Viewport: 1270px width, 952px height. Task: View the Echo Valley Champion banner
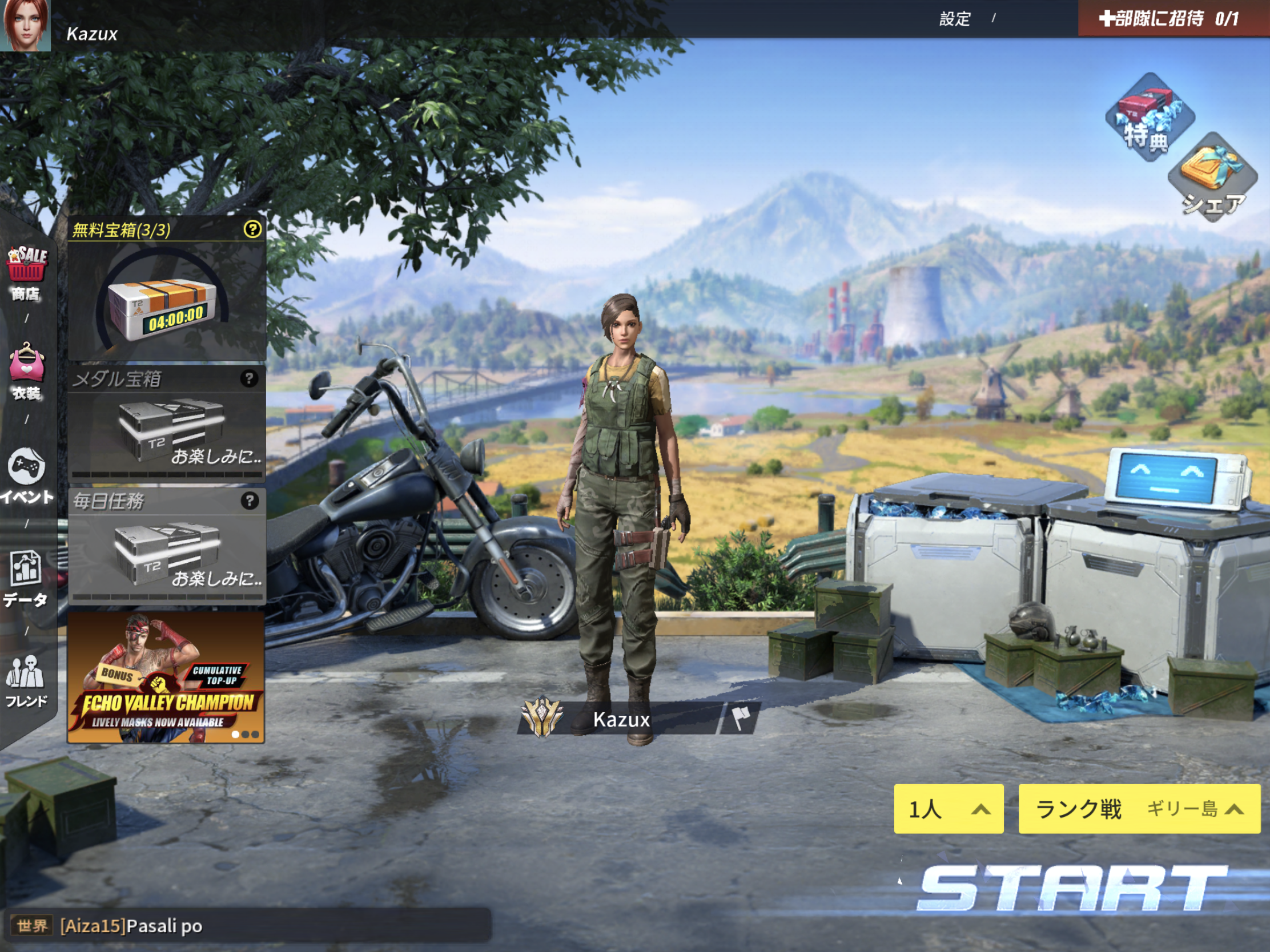pos(166,677)
